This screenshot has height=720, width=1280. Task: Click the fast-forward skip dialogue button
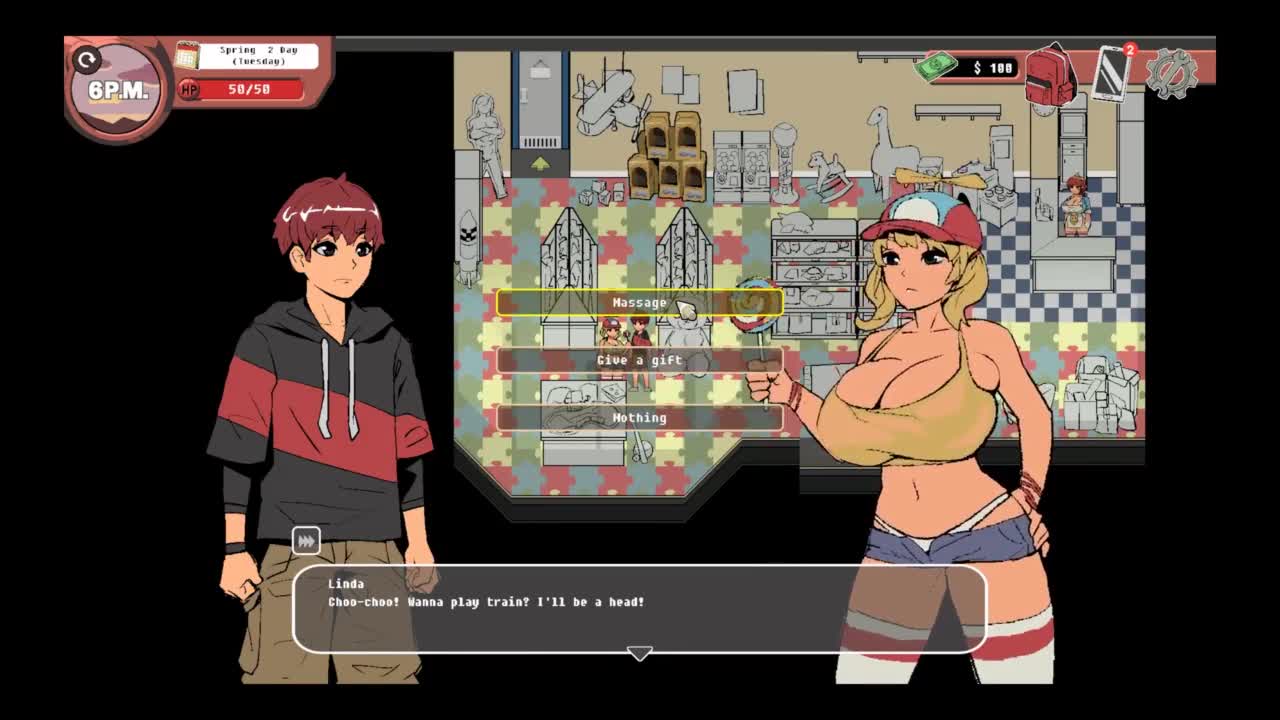pyautogui.click(x=306, y=541)
